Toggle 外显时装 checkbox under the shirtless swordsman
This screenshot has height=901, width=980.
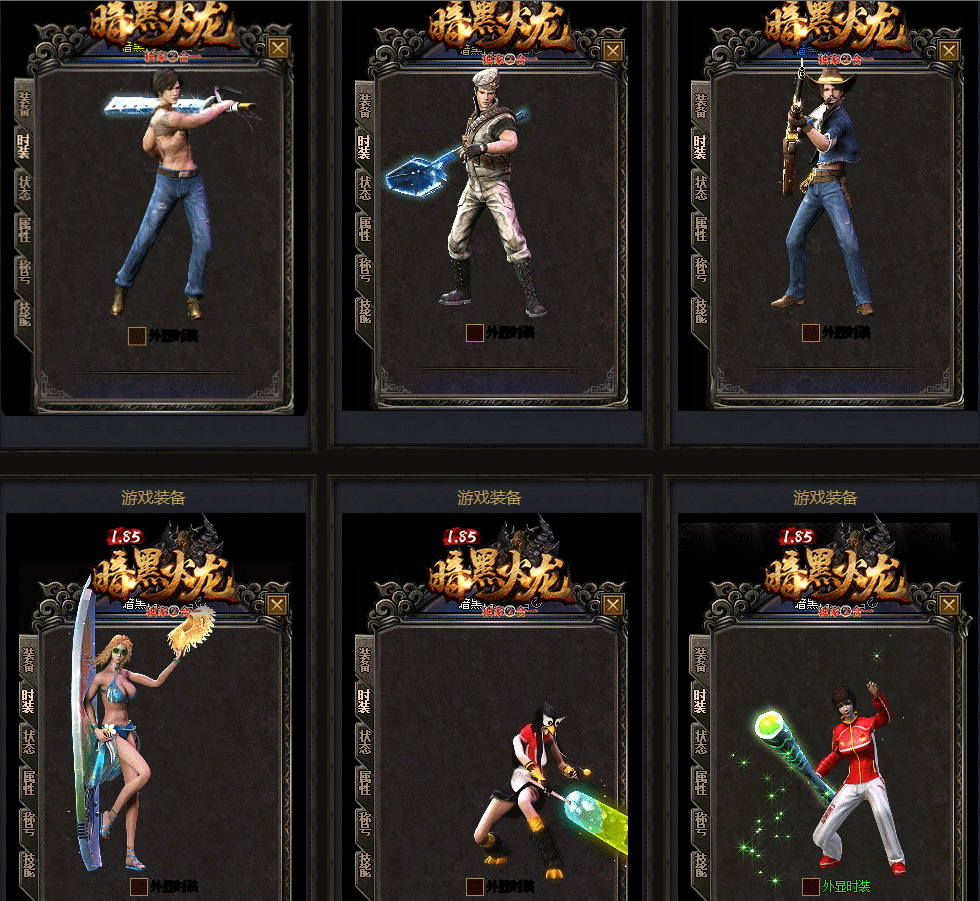click(x=137, y=335)
